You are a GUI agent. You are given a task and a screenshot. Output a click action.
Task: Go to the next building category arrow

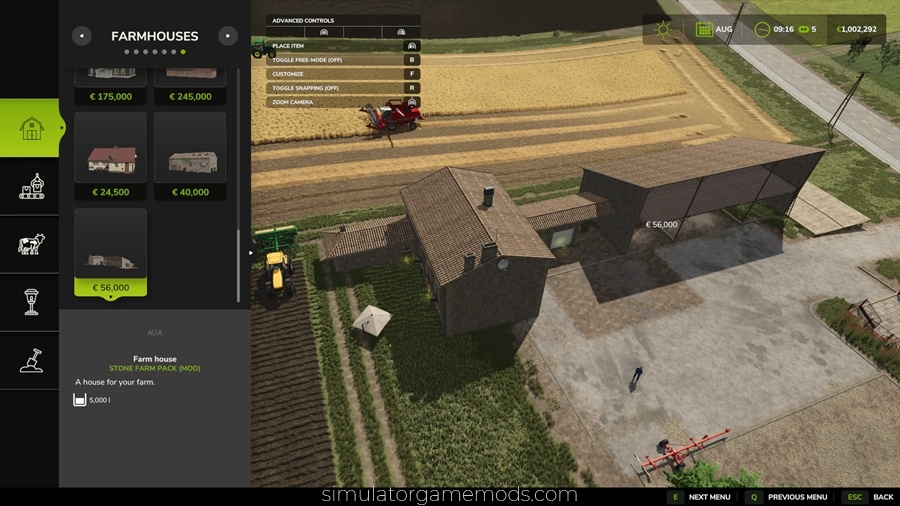tap(228, 36)
